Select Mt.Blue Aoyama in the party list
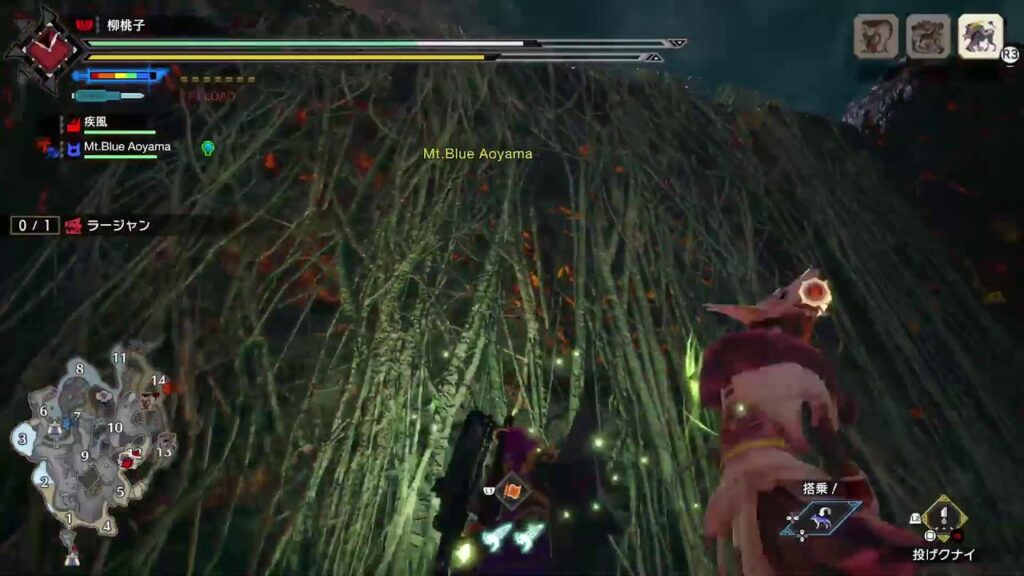This screenshot has width=1024, height=576. 126,147
